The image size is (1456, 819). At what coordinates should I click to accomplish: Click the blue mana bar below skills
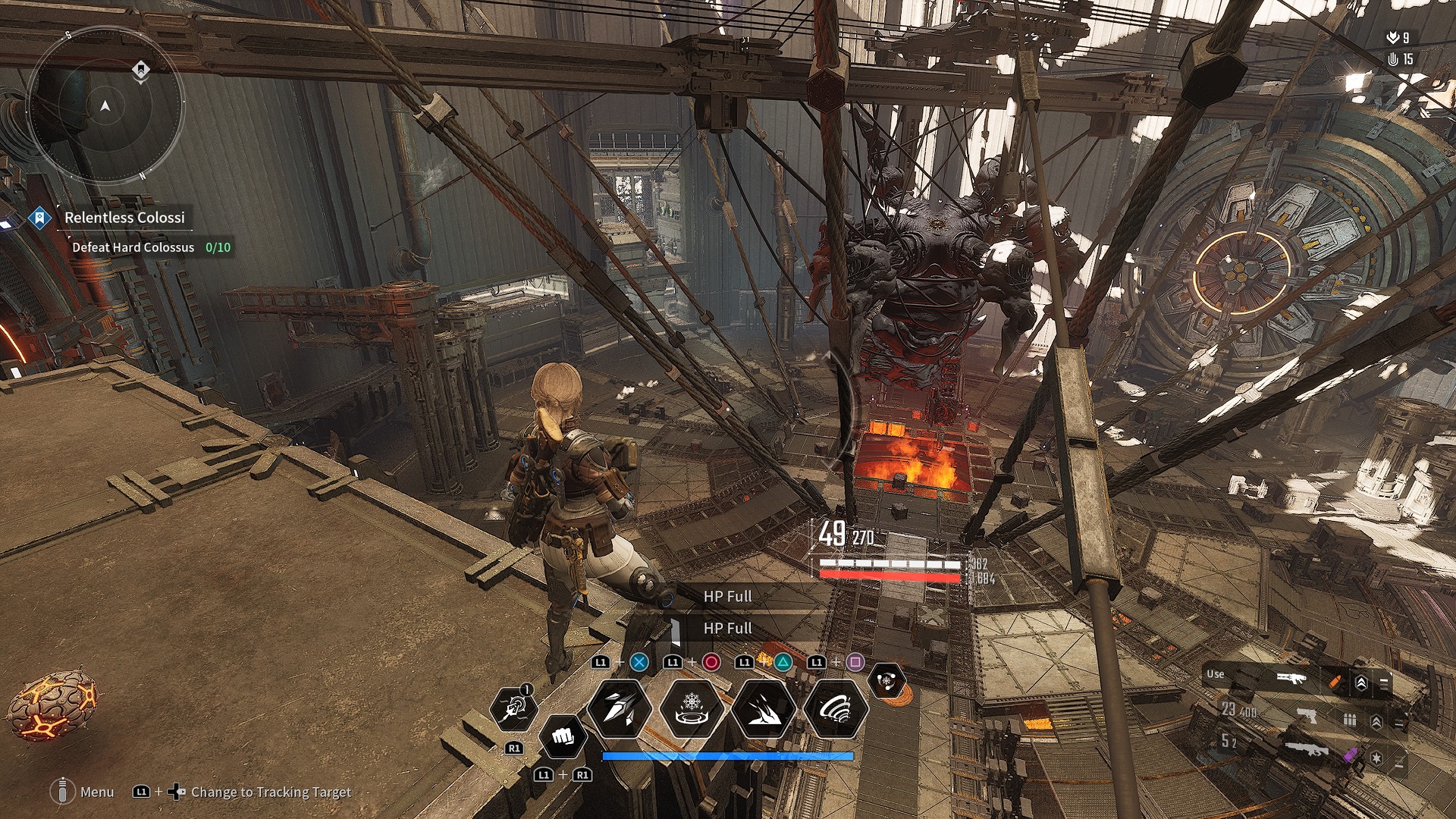tap(728, 756)
